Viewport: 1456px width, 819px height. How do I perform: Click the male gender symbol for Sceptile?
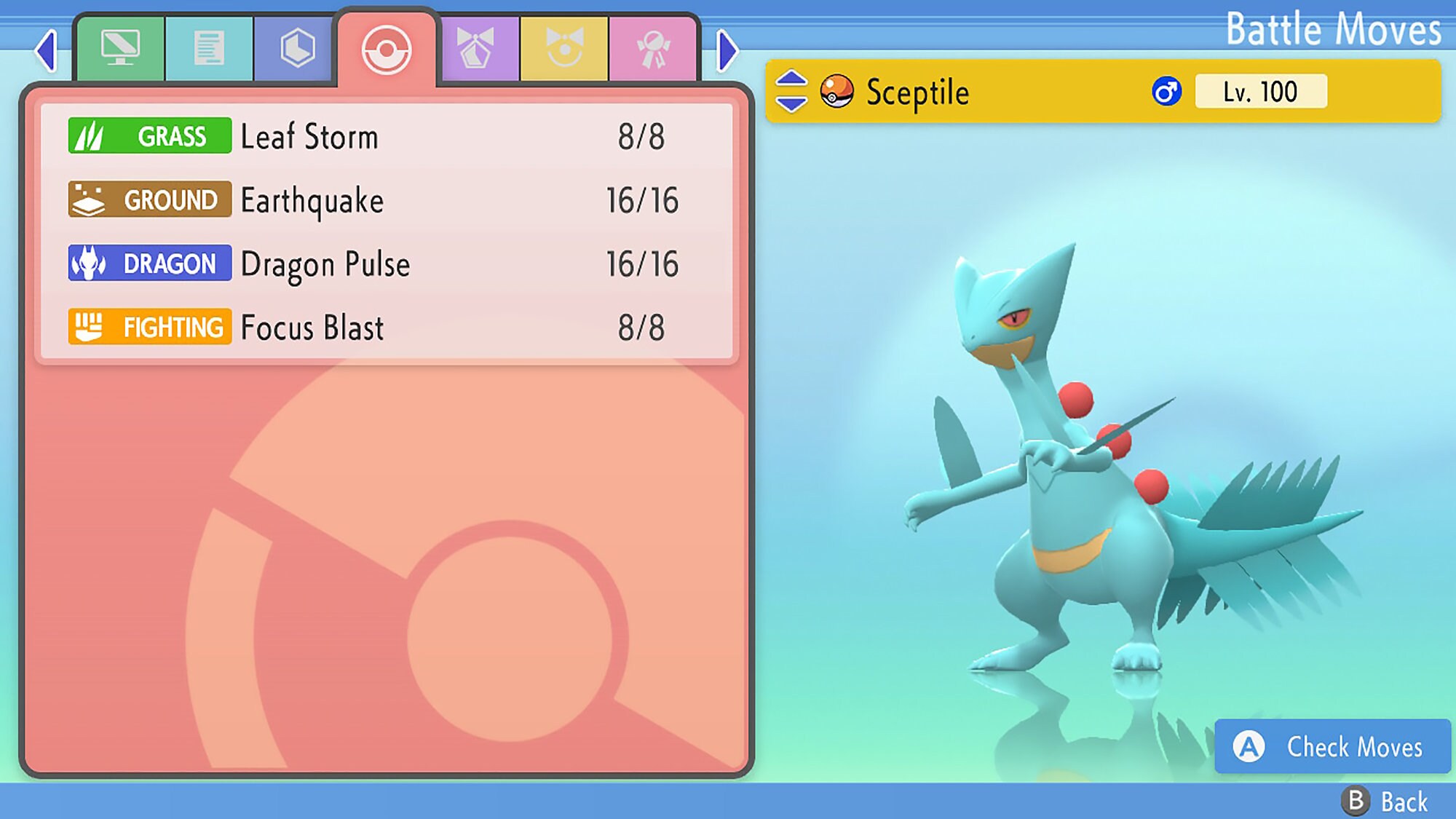click(x=1166, y=90)
